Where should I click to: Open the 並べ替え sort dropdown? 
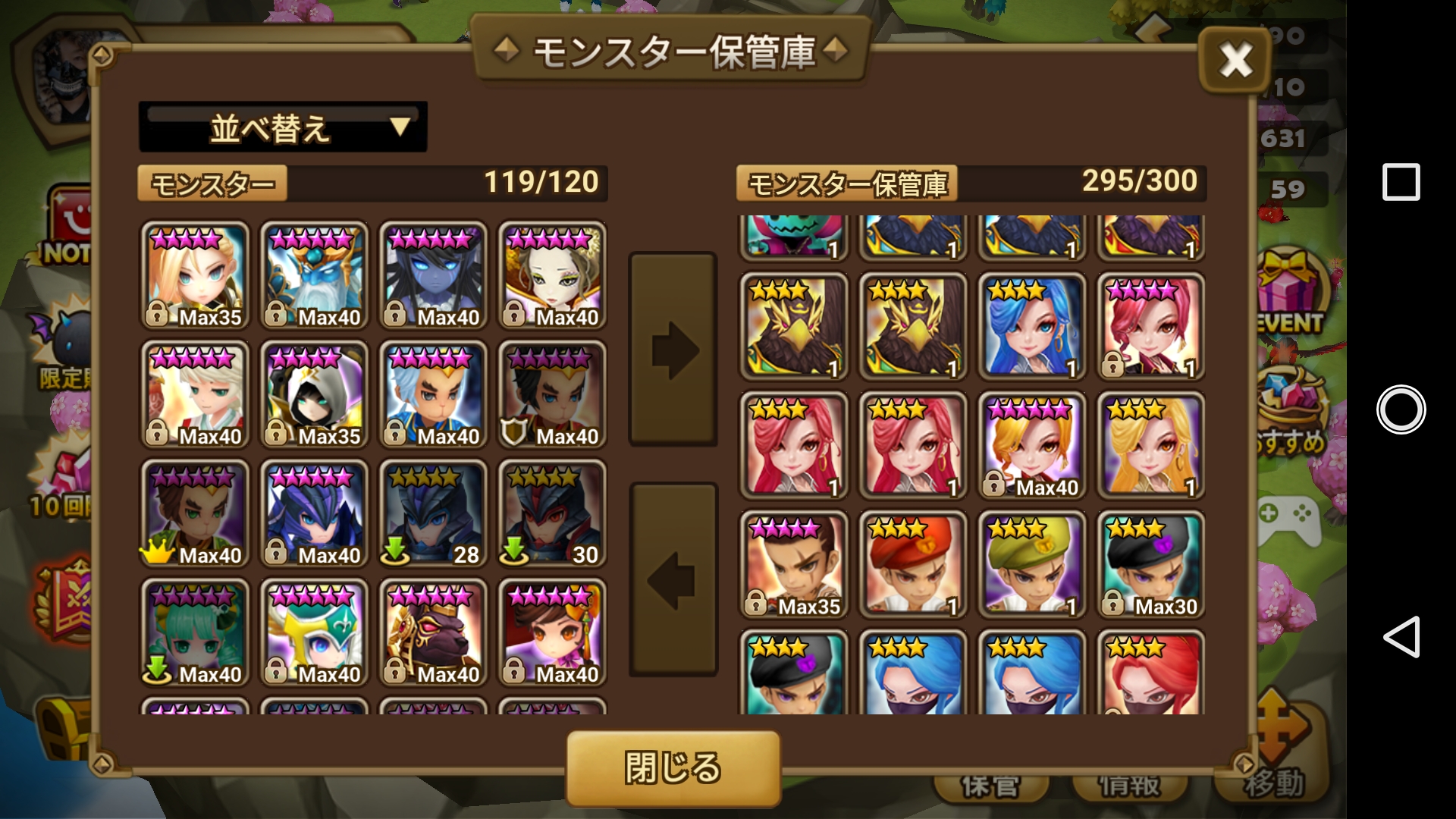click(283, 127)
